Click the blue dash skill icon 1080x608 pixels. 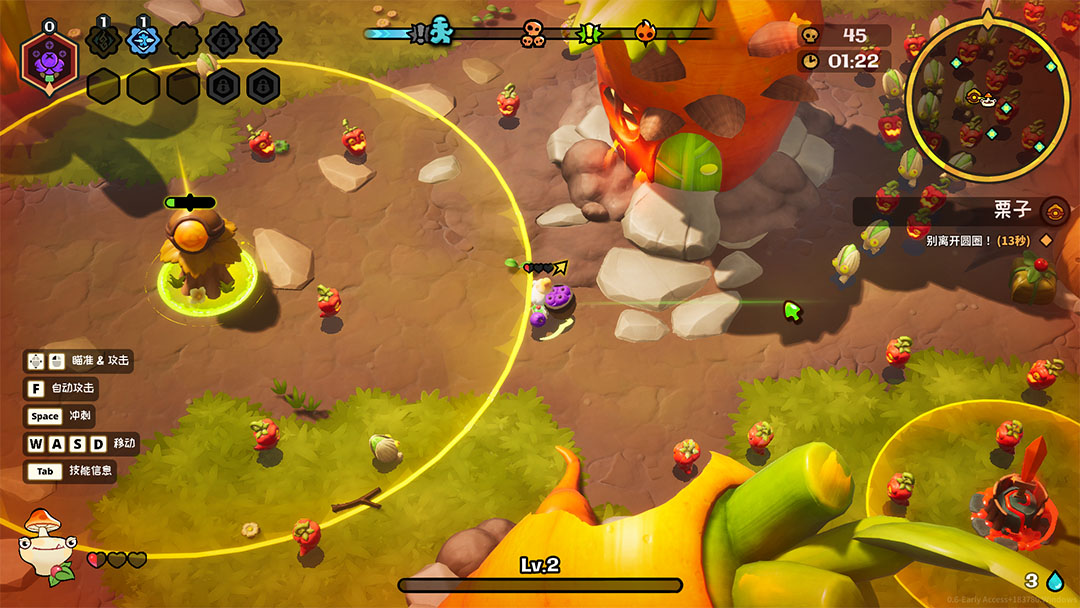[x=143, y=41]
